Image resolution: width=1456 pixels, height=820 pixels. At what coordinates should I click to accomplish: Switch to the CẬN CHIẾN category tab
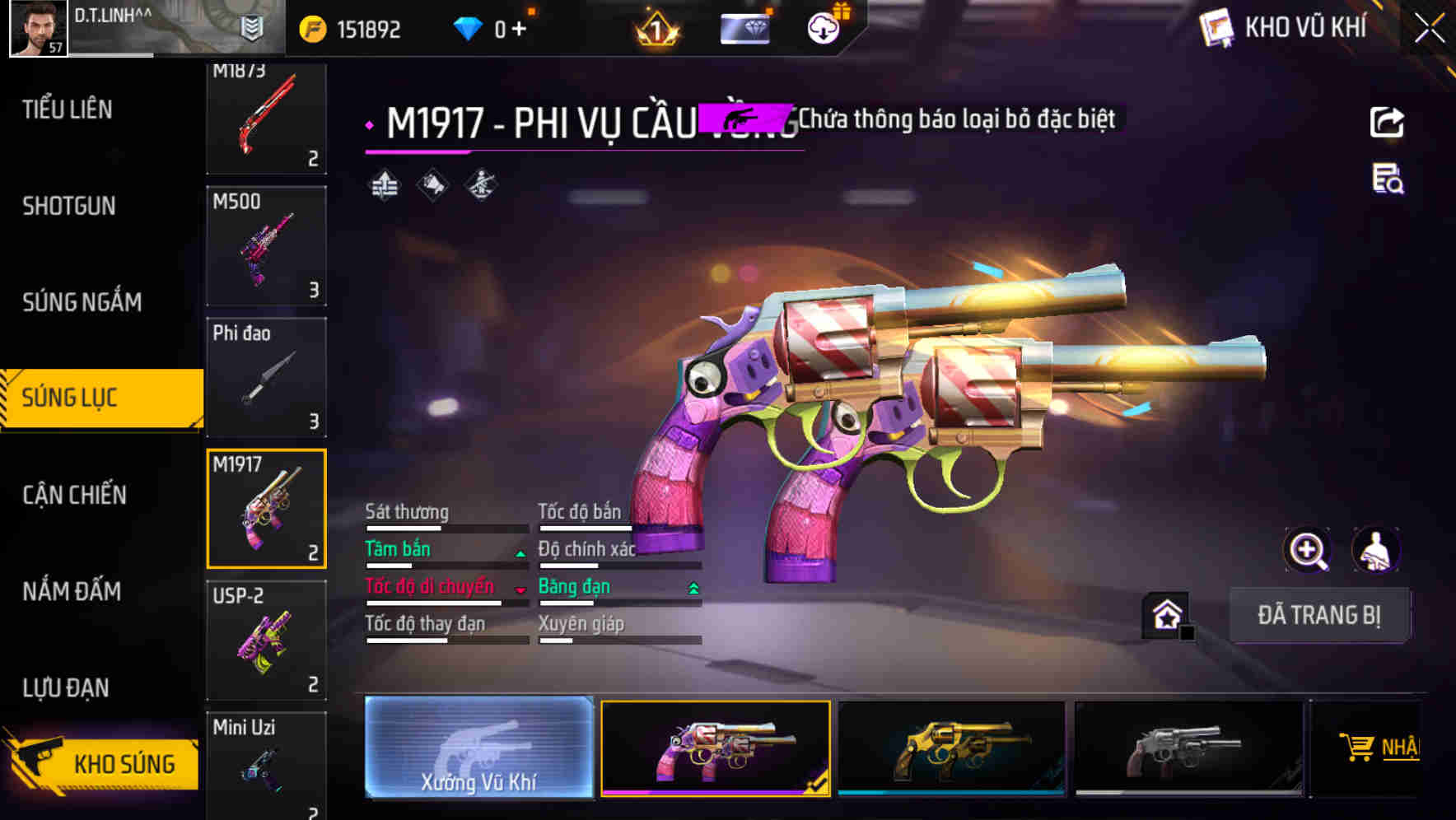click(x=72, y=495)
